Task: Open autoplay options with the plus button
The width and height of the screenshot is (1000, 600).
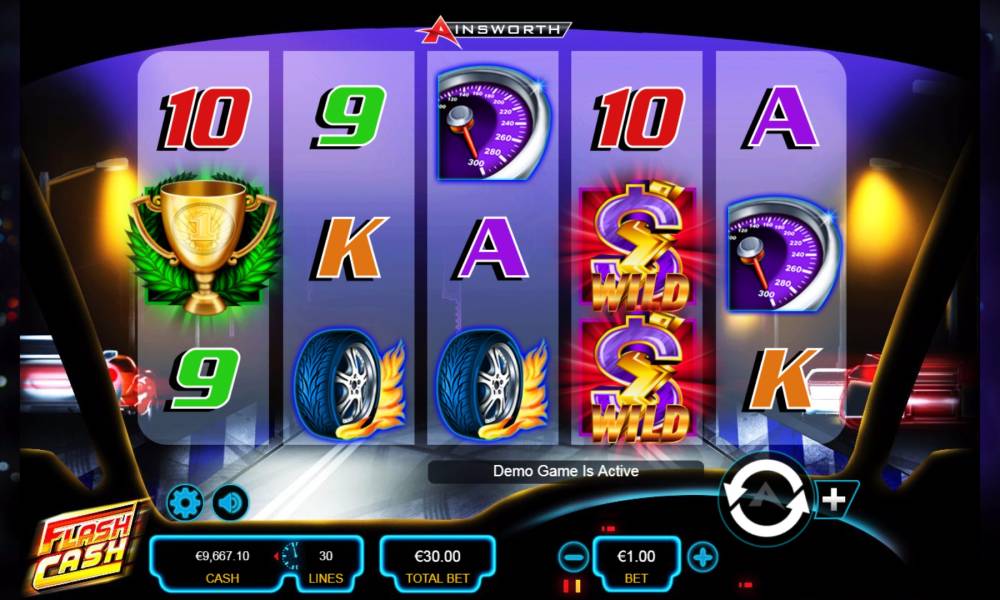Action: 832,498
